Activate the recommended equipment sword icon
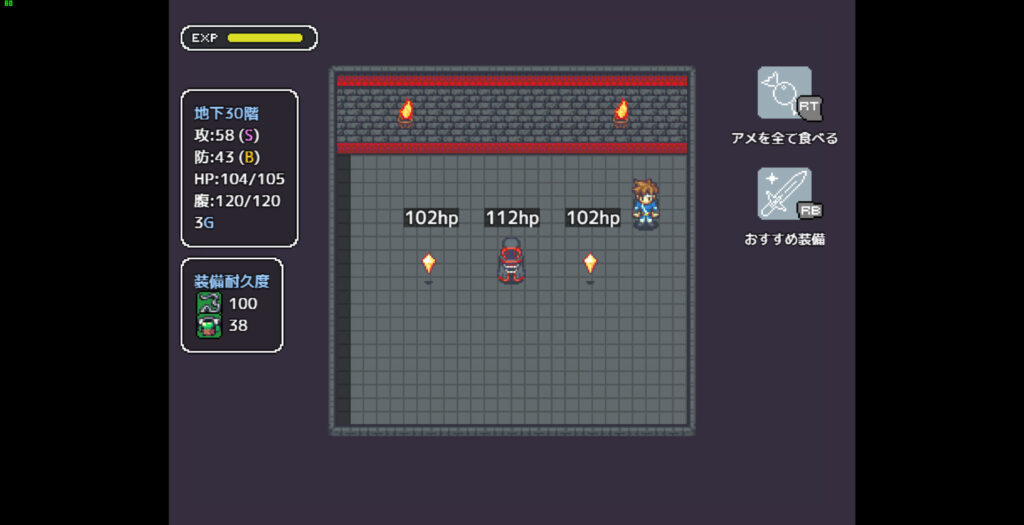The image size is (1024, 525). 784,194
